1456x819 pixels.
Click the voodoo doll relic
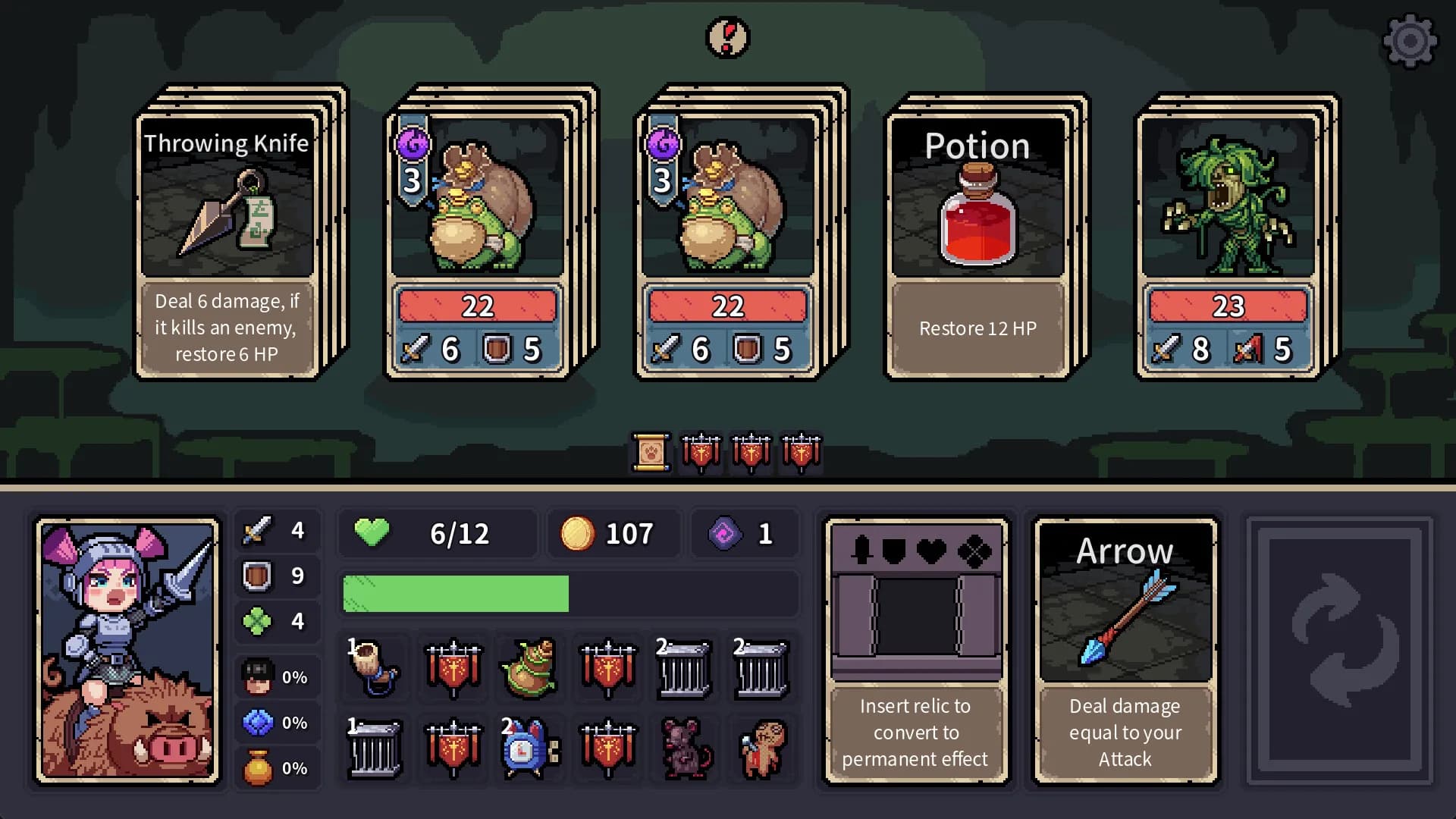762,751
